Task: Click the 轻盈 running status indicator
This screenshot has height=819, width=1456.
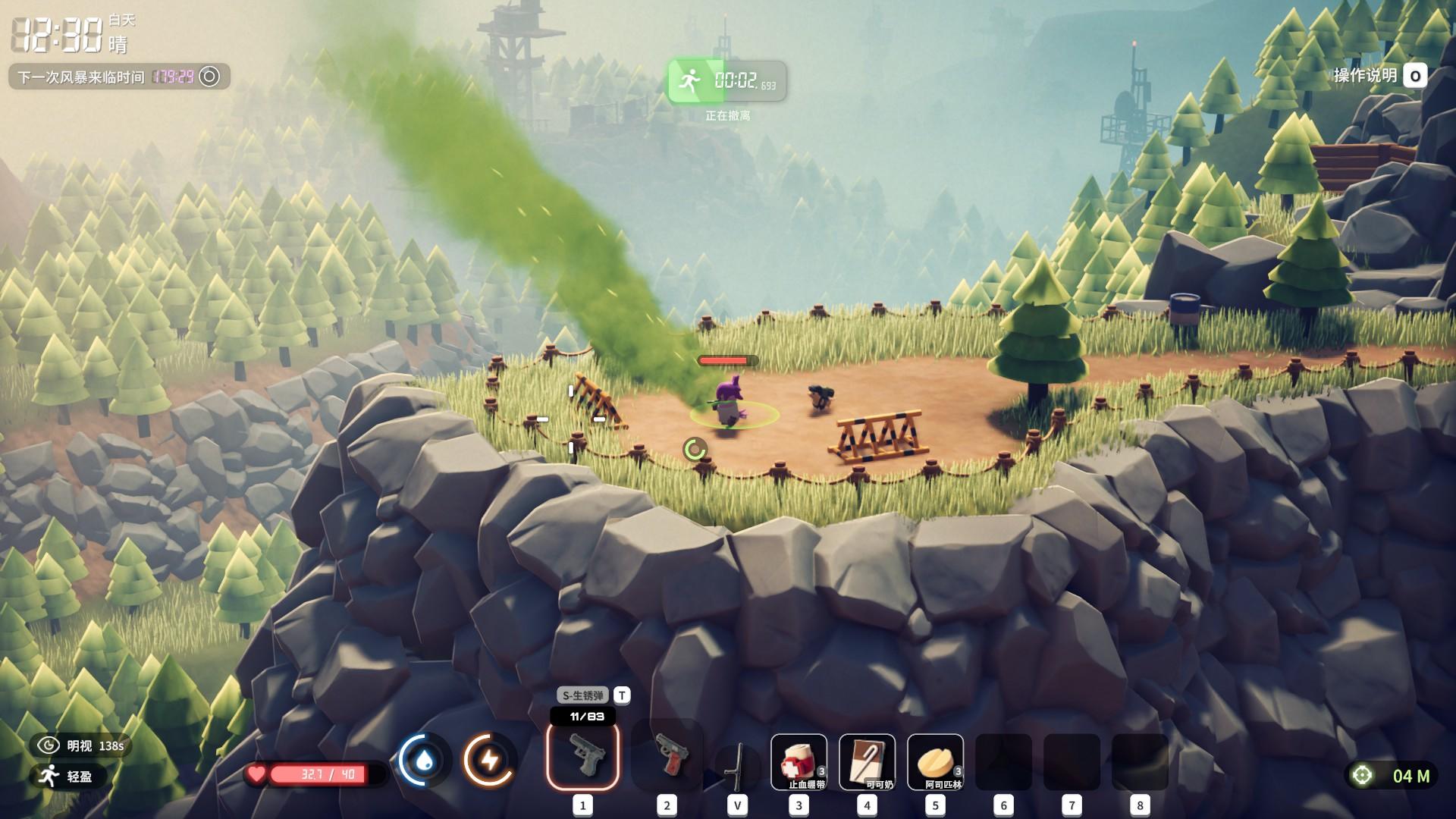Action: pos(67,776)
